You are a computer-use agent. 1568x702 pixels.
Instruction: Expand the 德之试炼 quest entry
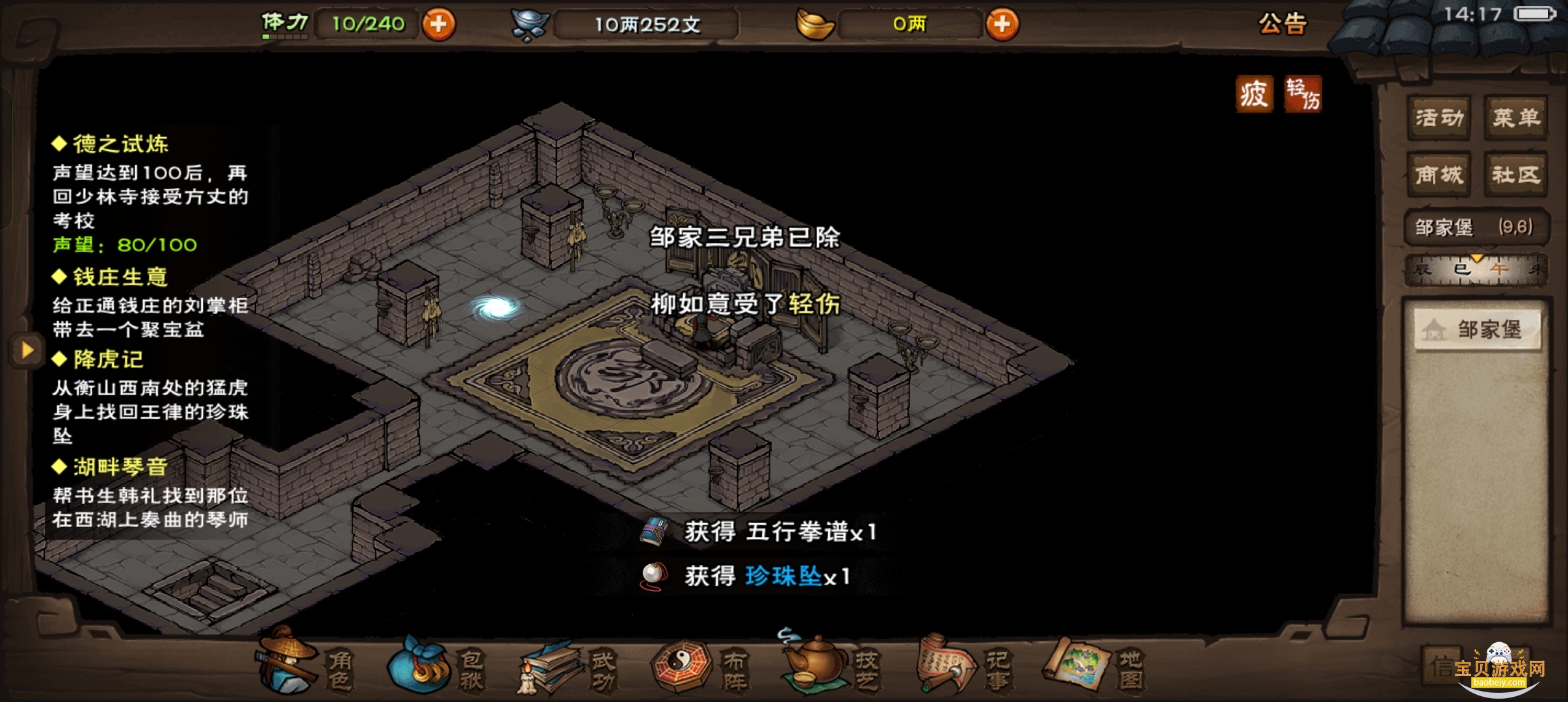[x=111, y=143]
